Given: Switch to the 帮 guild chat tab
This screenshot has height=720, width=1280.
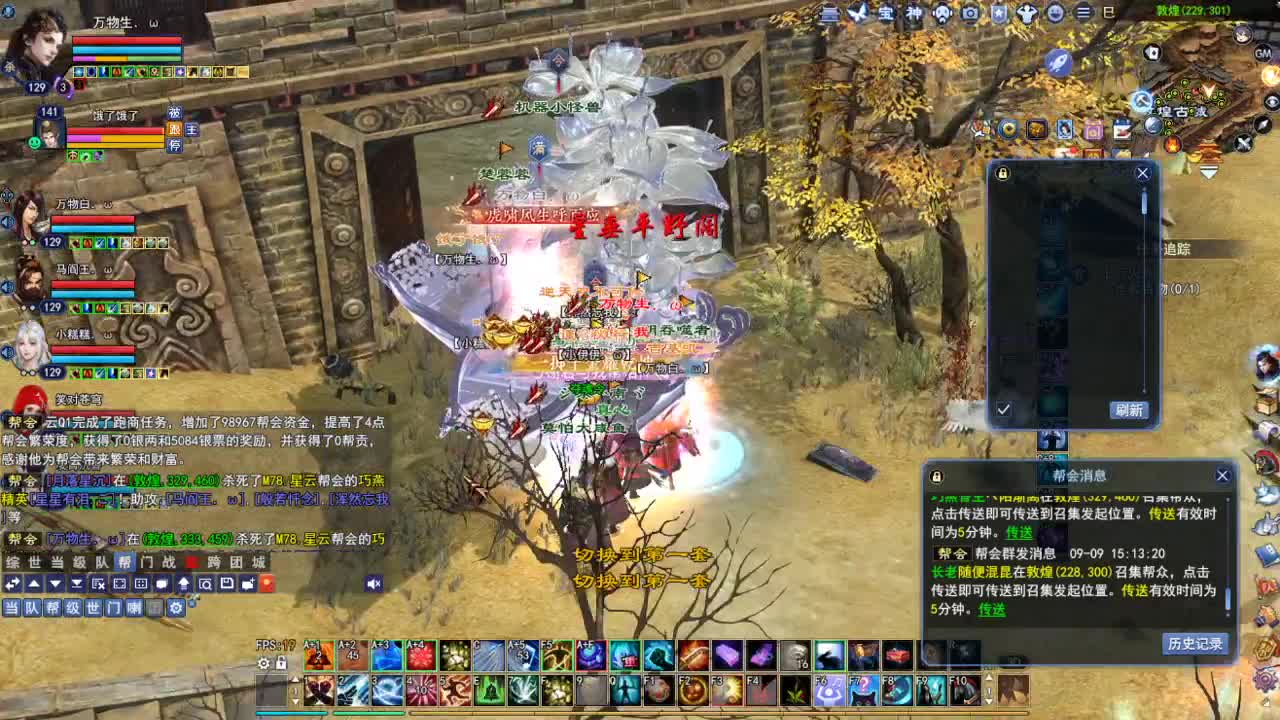Looking at the screenshot, I should [x=126, y=562].
